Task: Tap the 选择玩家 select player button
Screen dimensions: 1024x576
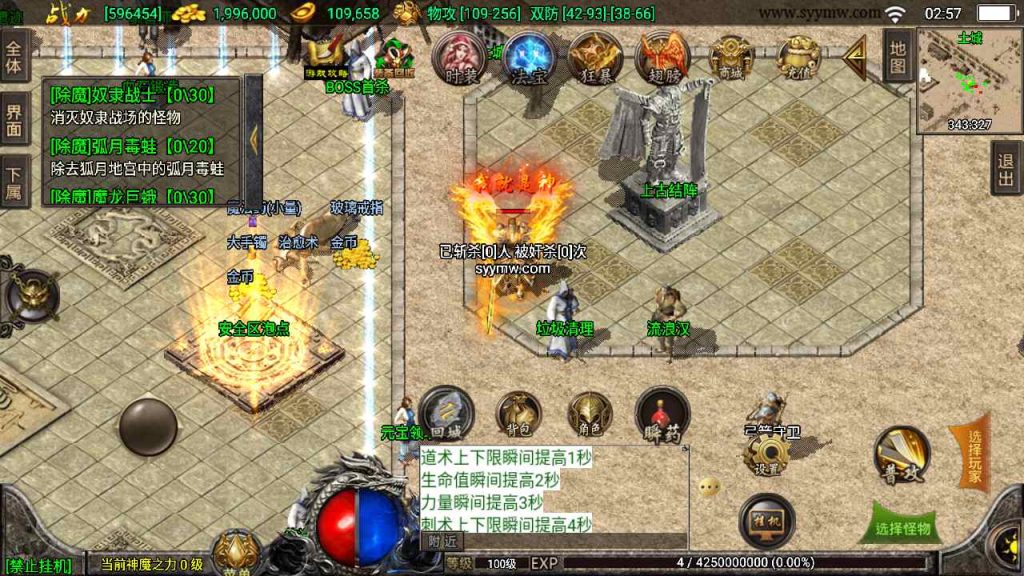Action: point(970,455)
